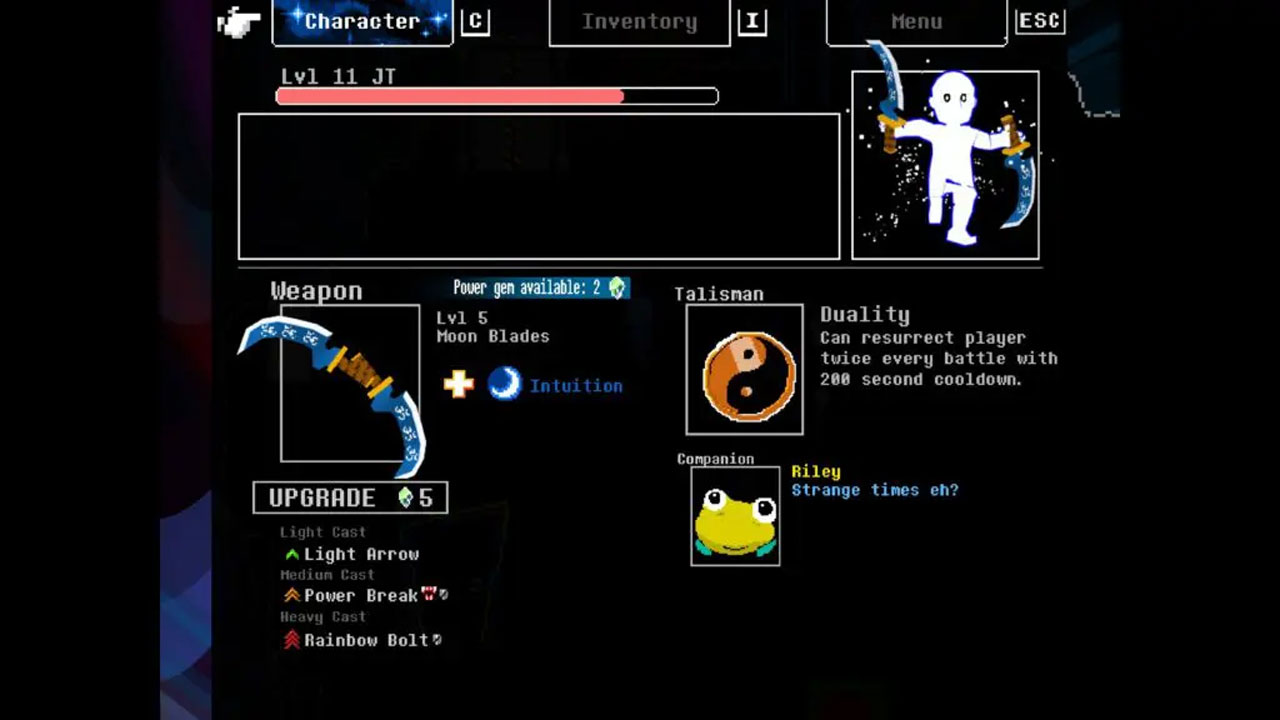Pick the Rainbow Bolt heavy cast
The image size is (1280, 720).
point(366,640)
